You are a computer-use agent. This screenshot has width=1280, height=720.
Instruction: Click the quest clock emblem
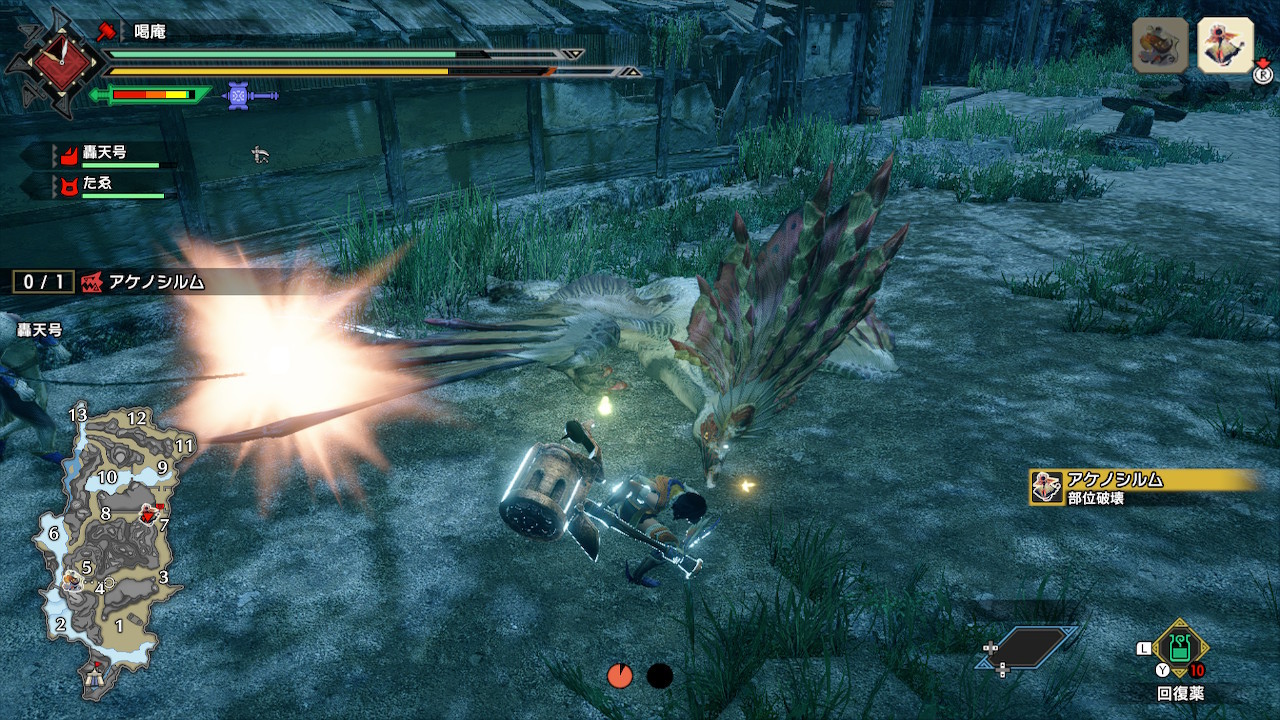tap(54, 63)
